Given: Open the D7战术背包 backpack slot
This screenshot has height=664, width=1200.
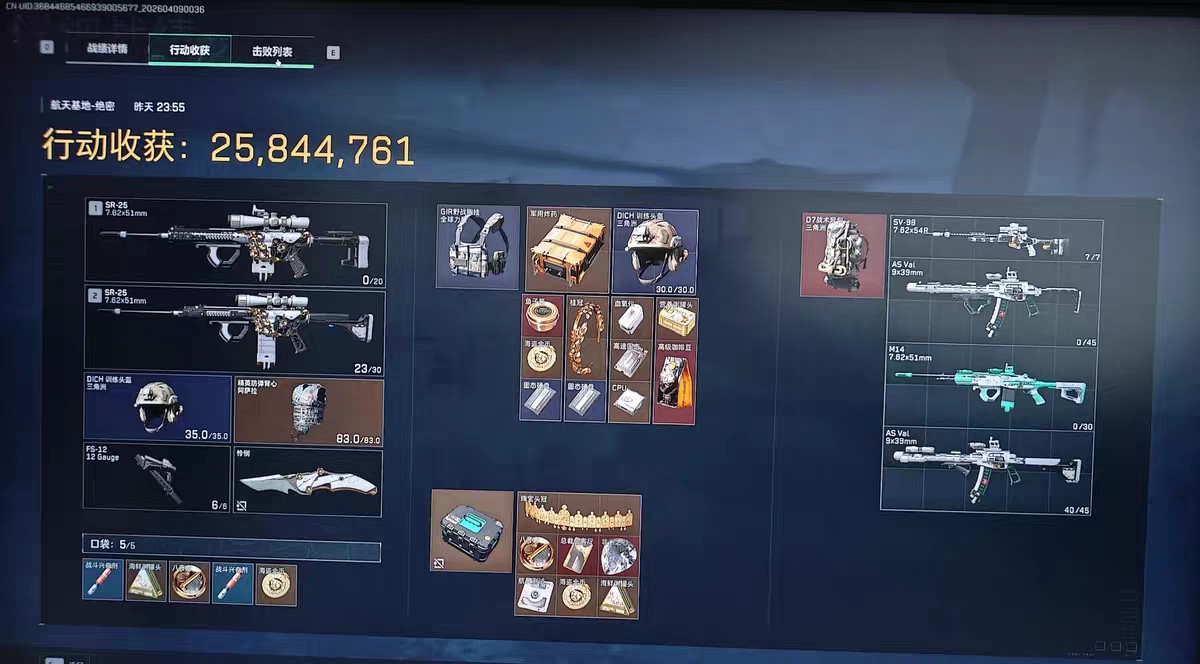Looking at the screenshot, I should [843, 254].
